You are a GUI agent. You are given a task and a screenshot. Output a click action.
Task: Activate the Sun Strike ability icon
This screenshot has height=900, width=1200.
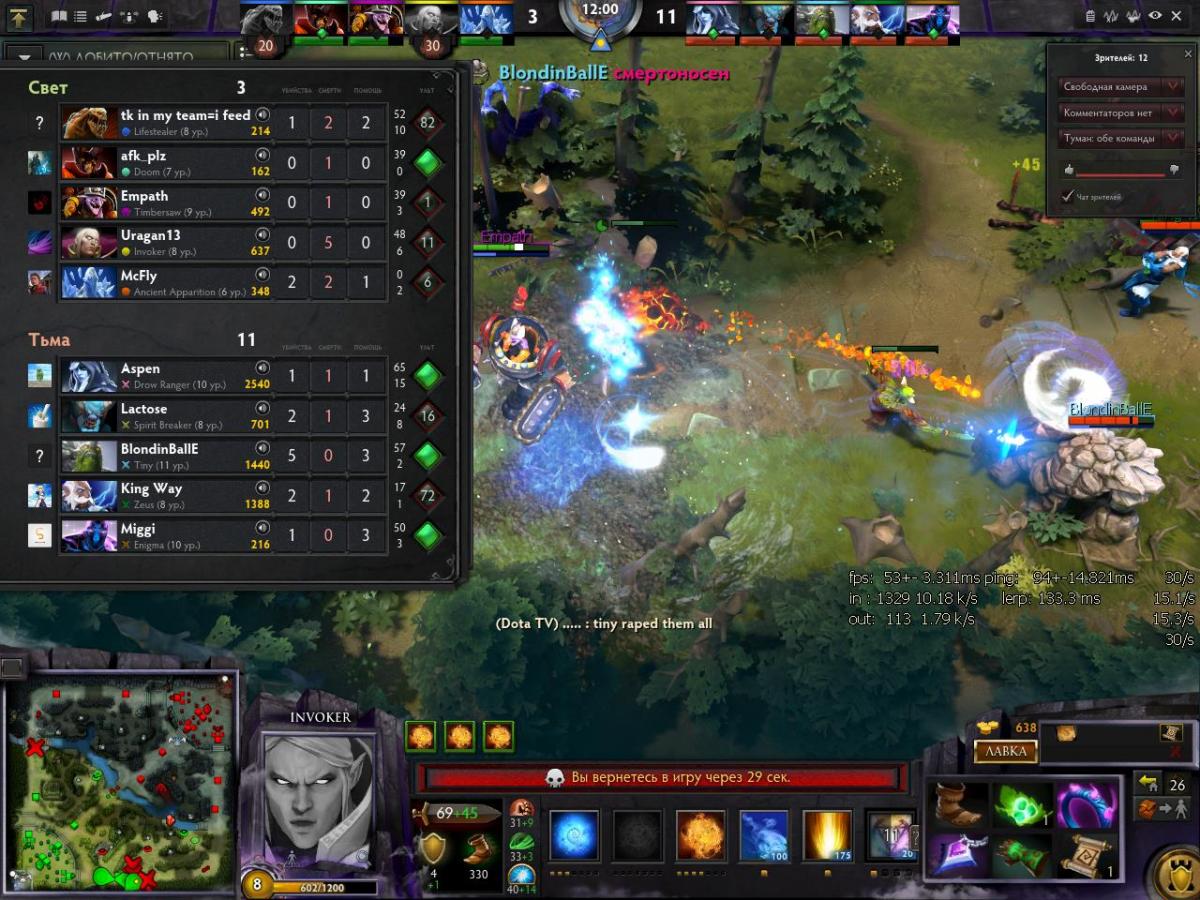(828, 836)
